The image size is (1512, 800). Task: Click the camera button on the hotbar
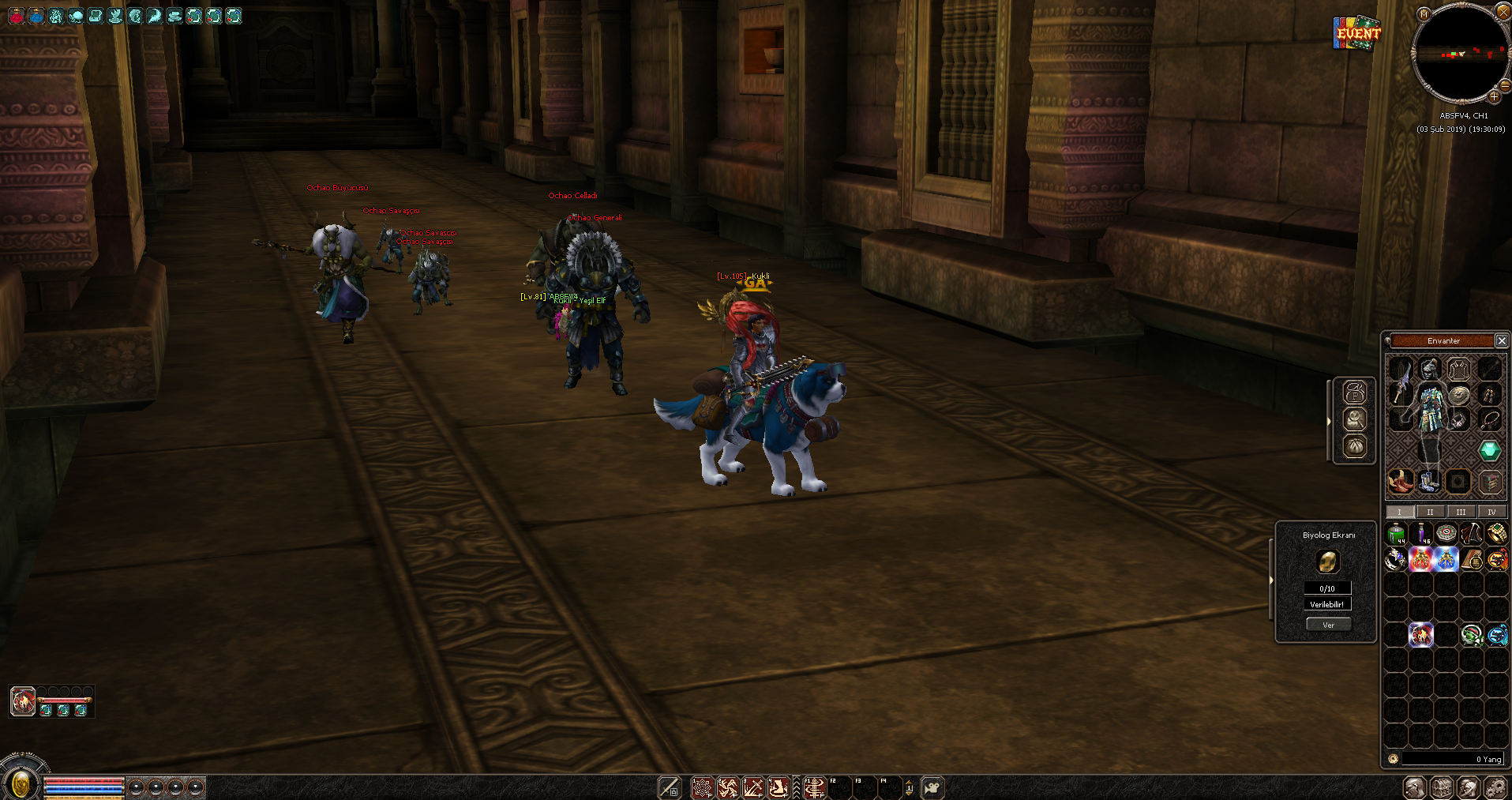[932, 787]
